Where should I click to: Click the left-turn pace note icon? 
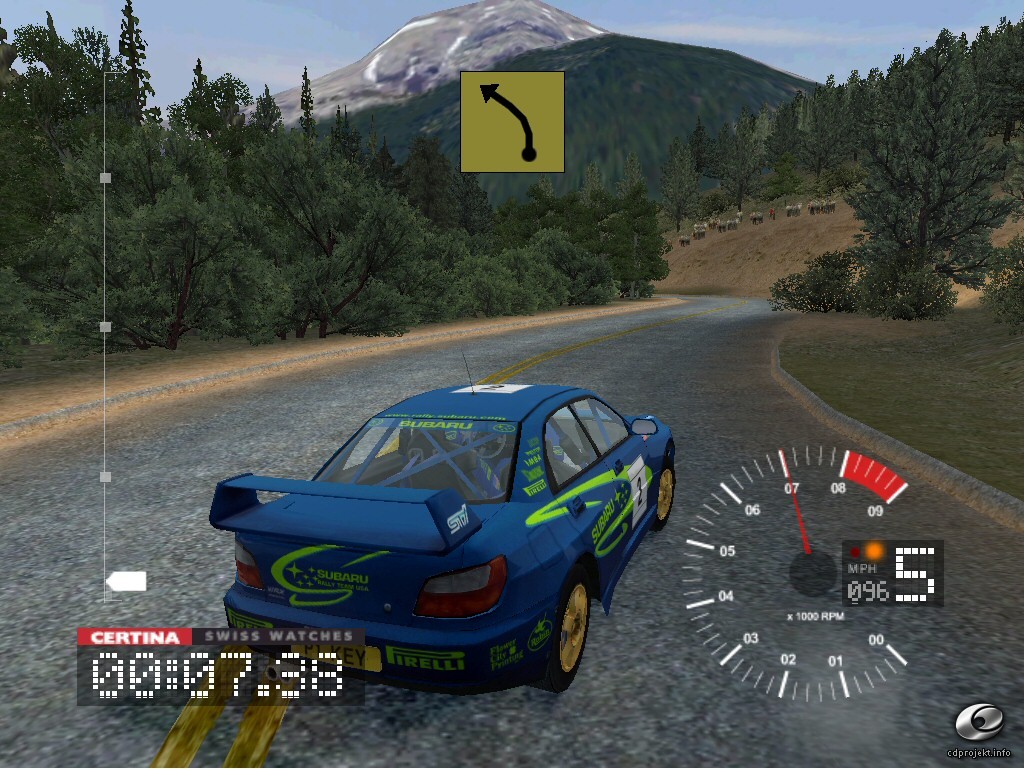(x=512, y=121)
